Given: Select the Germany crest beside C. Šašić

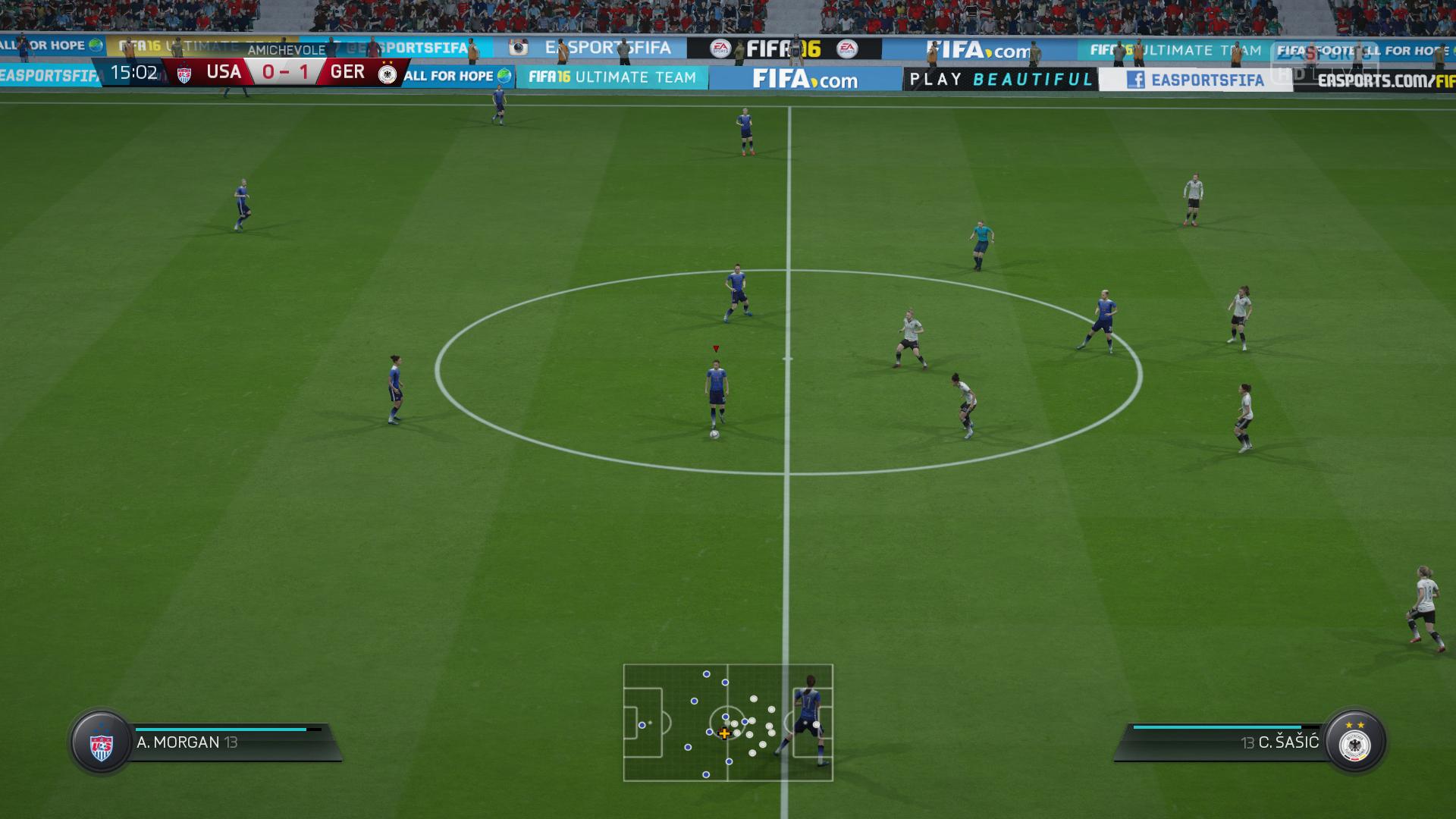Looking at the screenshot, I should (1354, 742).
